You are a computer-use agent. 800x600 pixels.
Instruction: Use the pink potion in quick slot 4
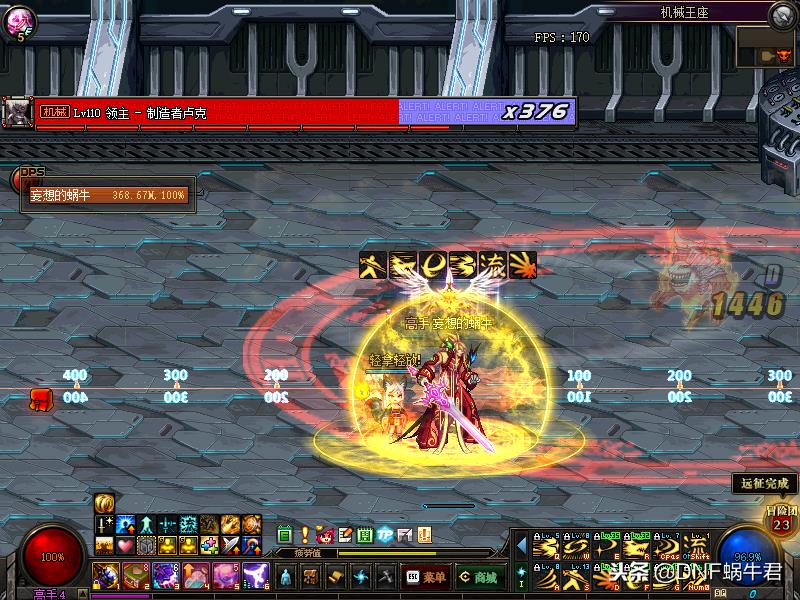pyautogui.click(x=196, y=575)
